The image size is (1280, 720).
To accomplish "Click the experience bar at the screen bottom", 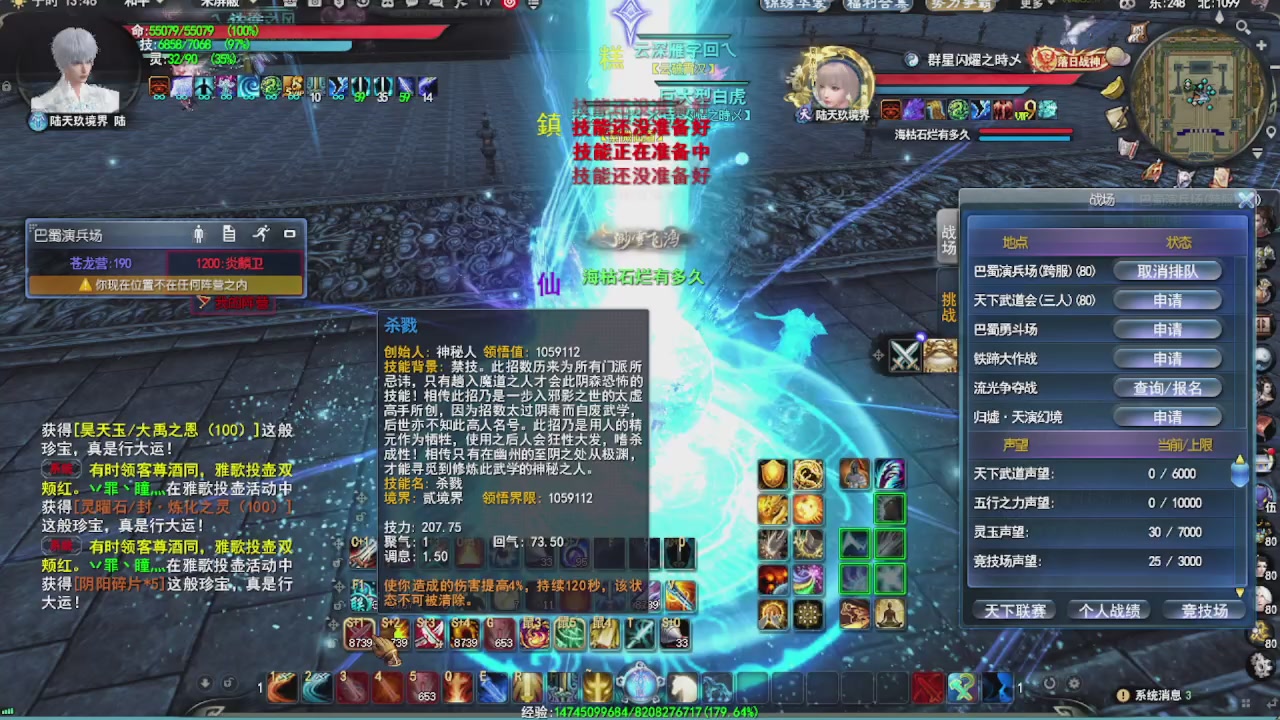I will [x=640, y=714].
